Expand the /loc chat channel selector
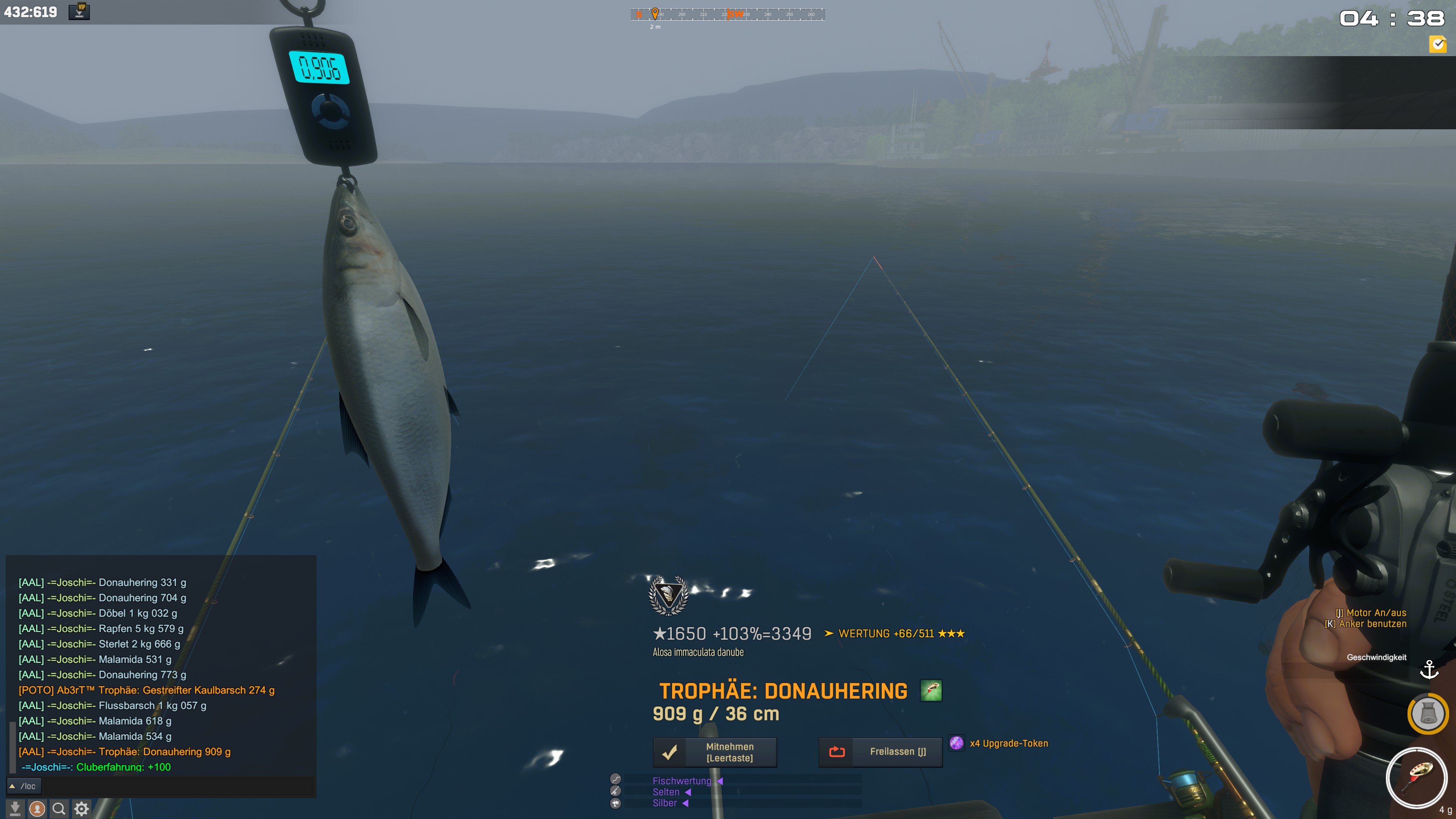This screenshot has height=819, width=1456. [23, 786]
